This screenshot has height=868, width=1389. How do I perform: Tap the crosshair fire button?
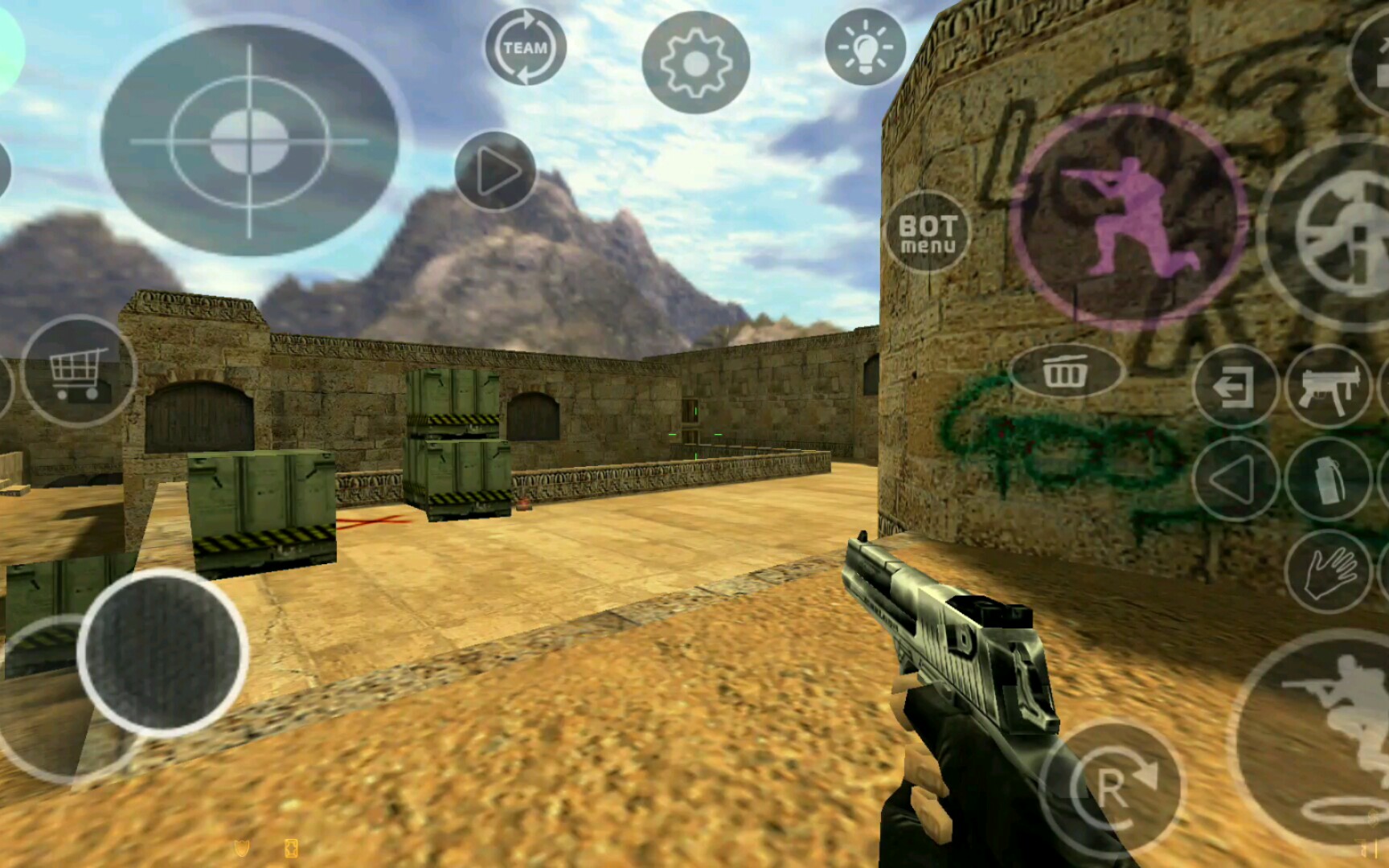tap(249, 141)
